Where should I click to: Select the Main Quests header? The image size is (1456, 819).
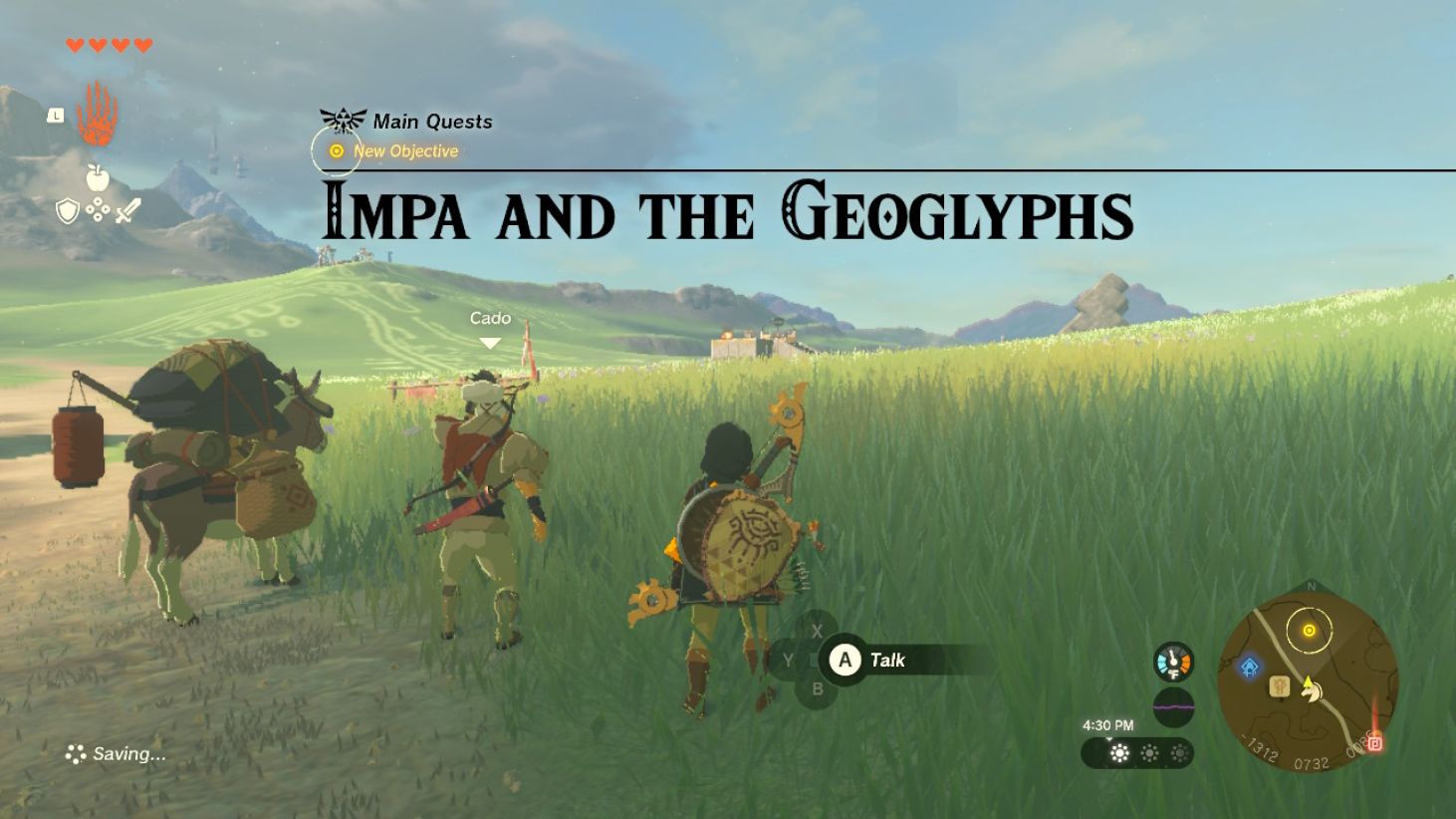[431, 121]
